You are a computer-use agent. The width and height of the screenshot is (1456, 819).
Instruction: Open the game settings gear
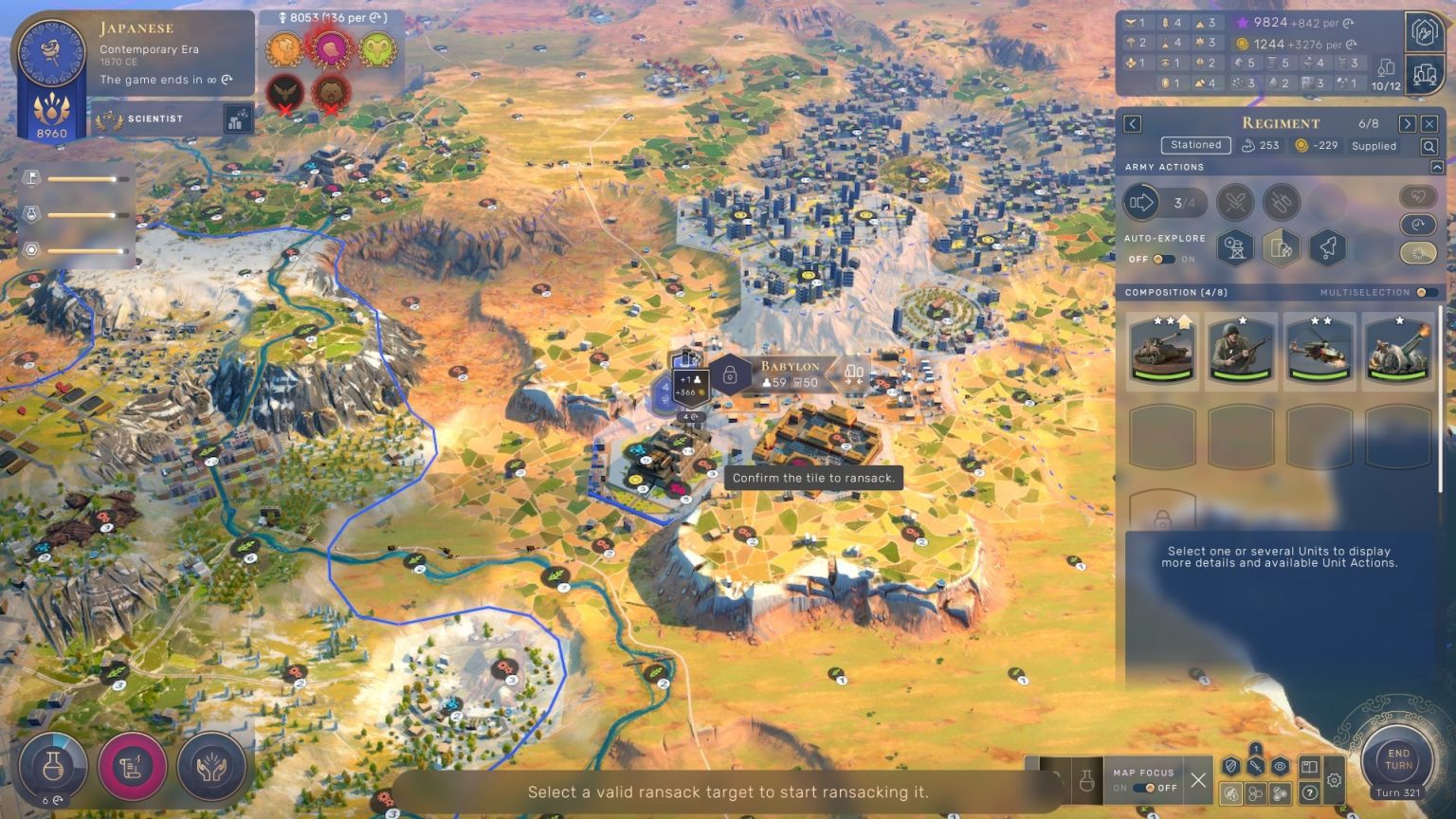(1335, 780)
